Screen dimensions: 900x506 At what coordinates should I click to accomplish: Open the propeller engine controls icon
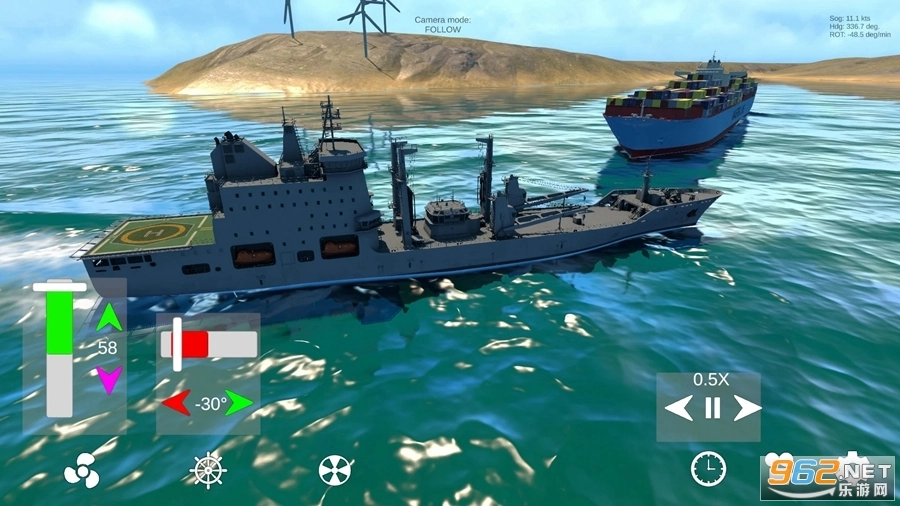coord(81,470)
